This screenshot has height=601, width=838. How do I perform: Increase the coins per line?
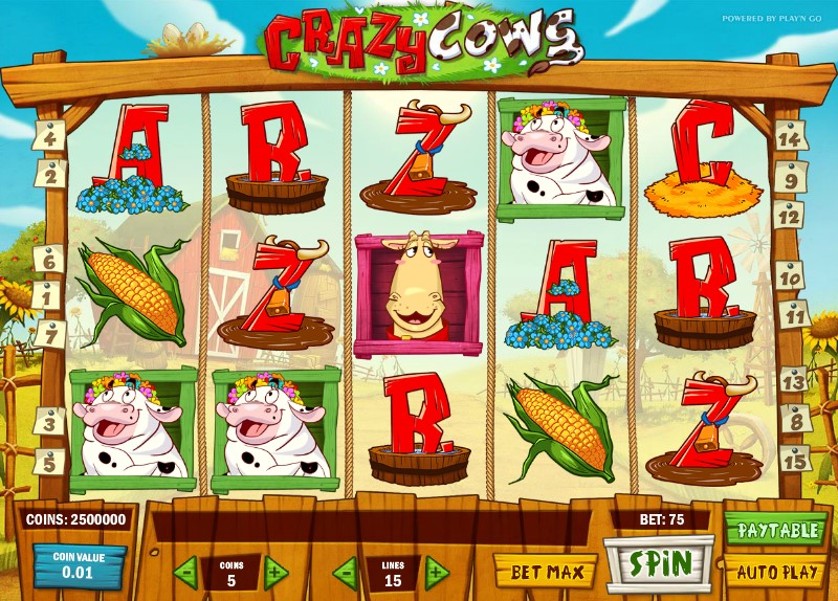click(x=276, y=573)
